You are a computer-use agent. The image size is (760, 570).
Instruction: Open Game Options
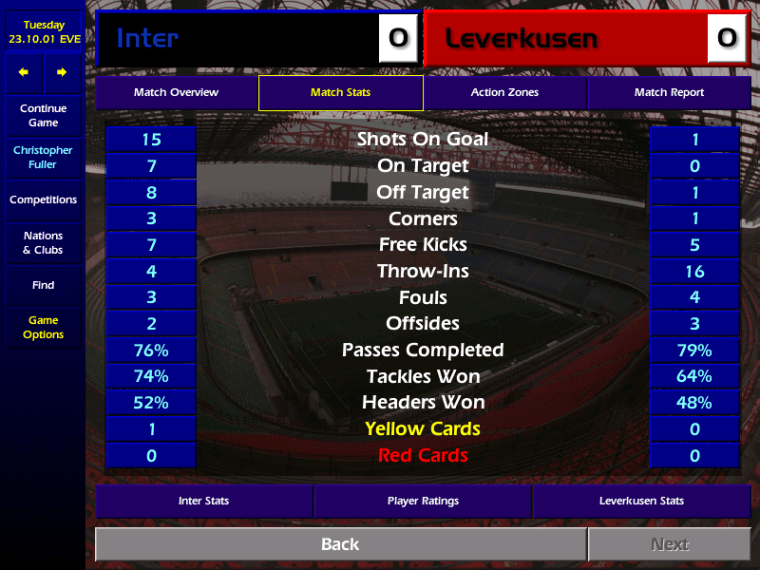[43, 327]
